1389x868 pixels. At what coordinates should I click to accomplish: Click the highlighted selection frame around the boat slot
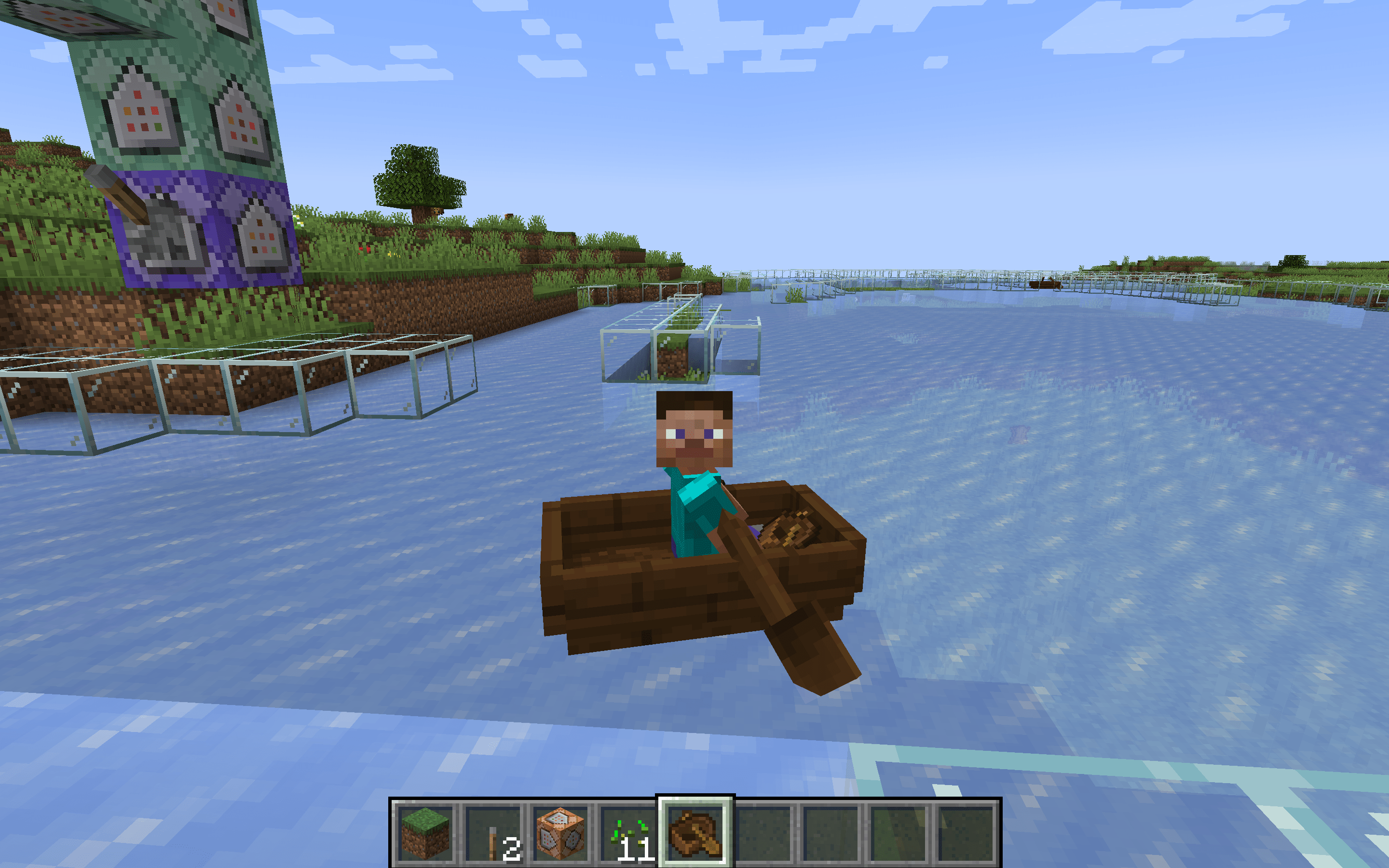[x=695, y=799]
